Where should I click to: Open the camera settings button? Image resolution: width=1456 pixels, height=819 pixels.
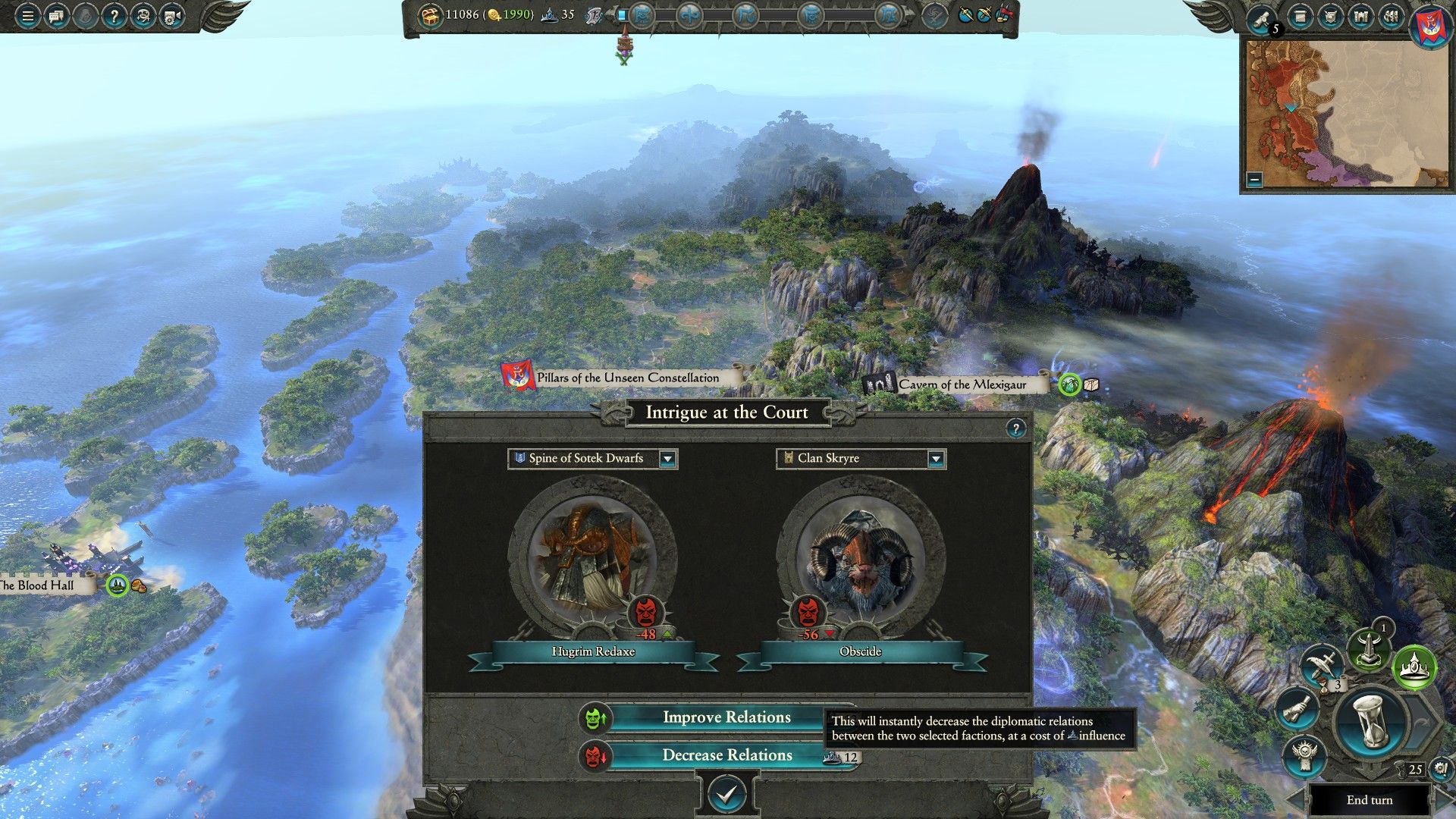[171, 16]
